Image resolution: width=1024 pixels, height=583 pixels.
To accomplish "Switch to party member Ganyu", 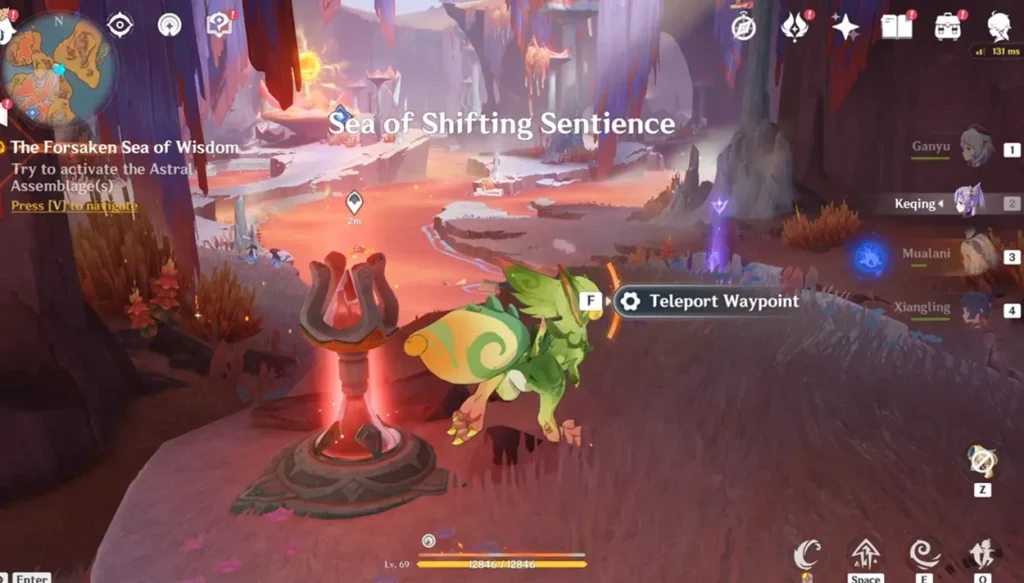I will coord(975,148).
